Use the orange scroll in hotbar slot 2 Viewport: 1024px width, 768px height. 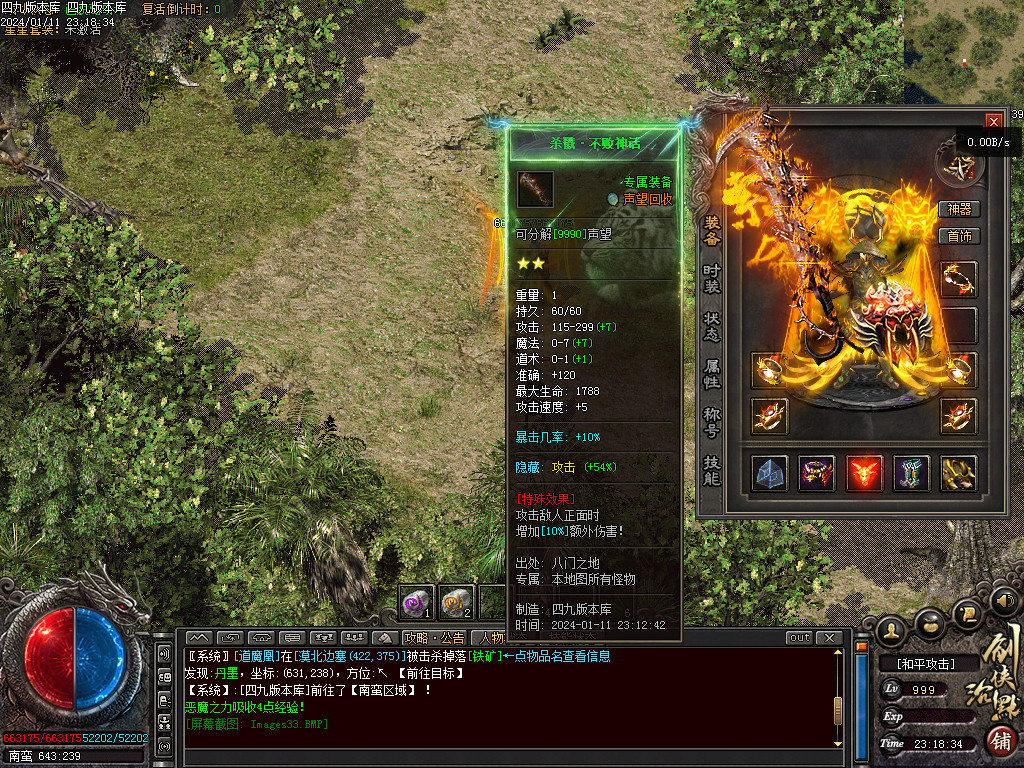(x=456, y=602)
